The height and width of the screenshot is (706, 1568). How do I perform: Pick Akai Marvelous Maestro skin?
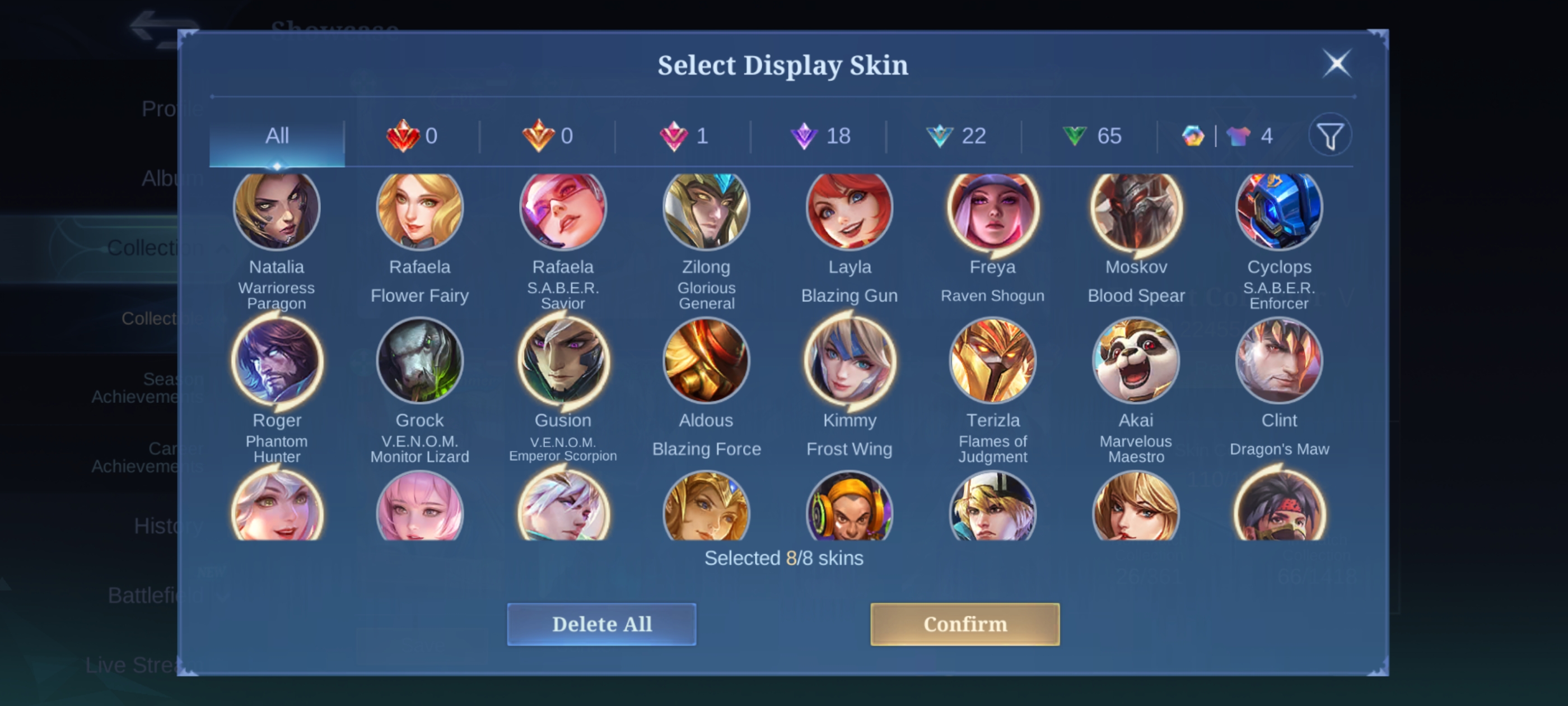[1136, 361]
